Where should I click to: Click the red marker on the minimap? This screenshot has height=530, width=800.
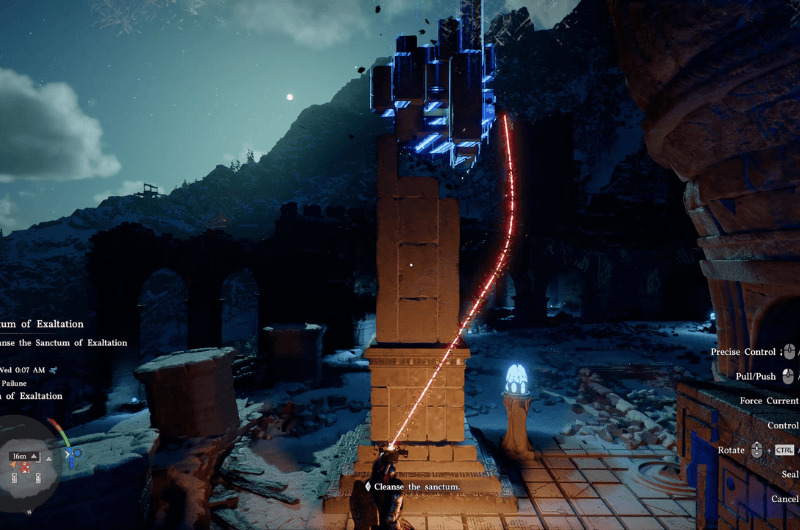click(x=24, y=468)
